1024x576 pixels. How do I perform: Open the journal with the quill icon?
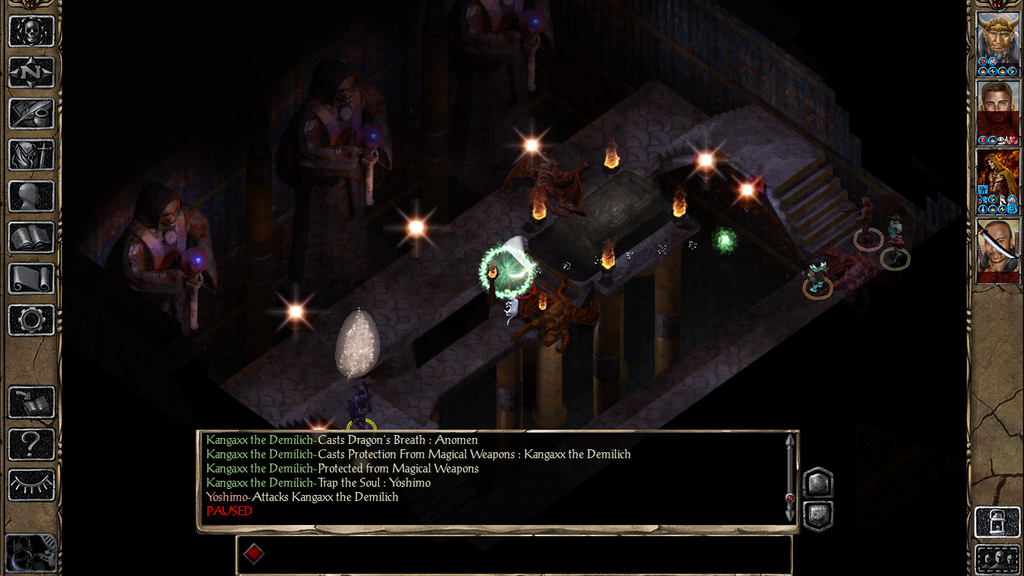coord(31,113)
